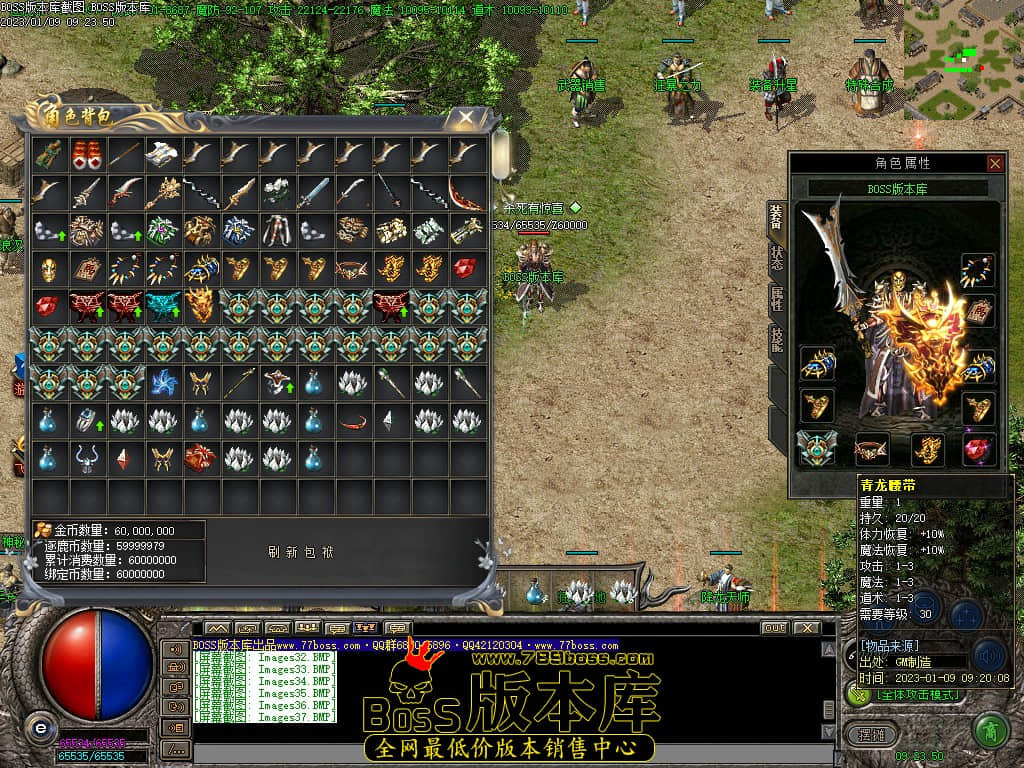Close the character backpack window
The width and height of the screenshot is (1024, 768).
tap(466, 118)
